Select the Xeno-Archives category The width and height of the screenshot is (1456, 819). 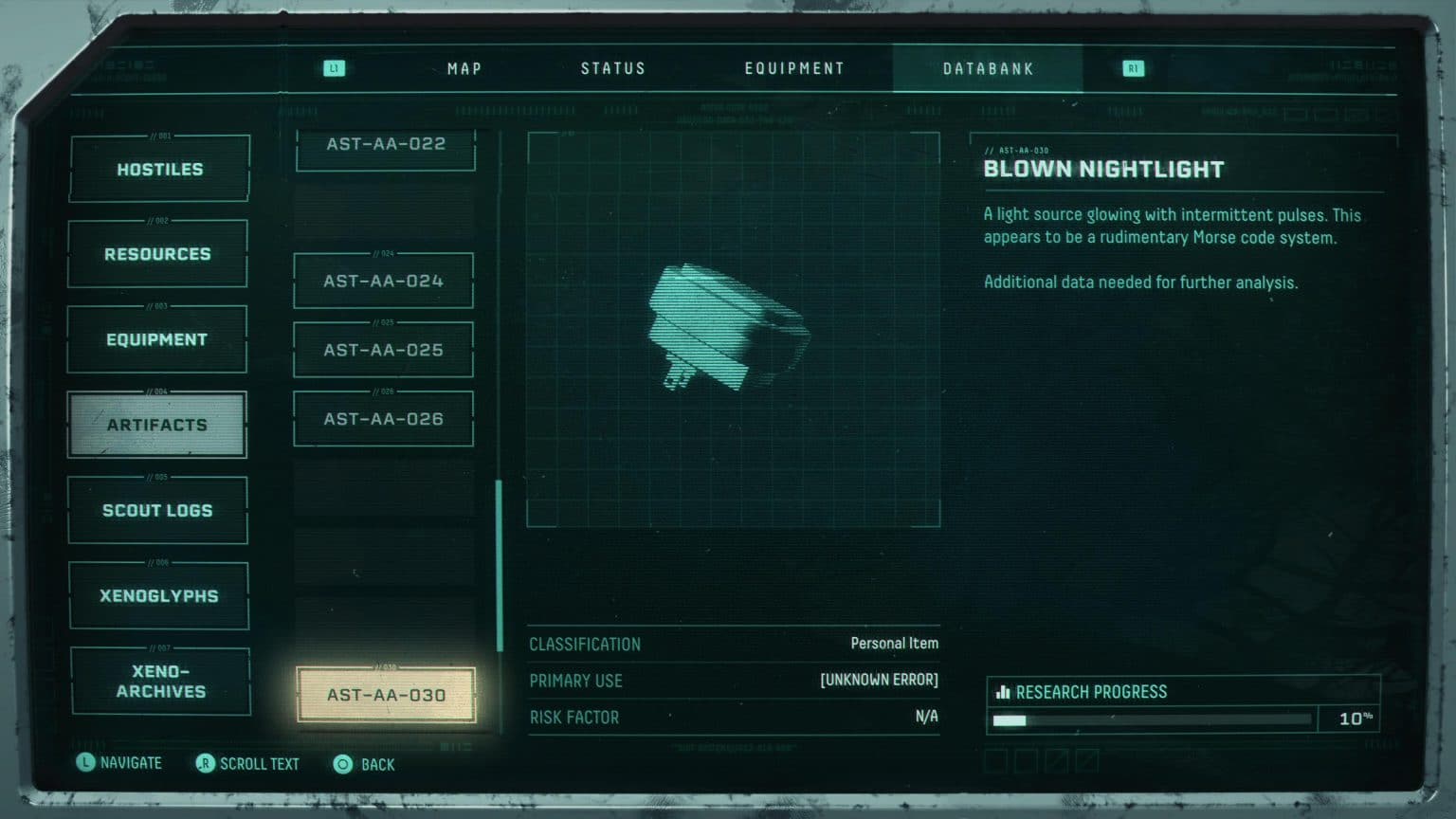click(160, 681)
